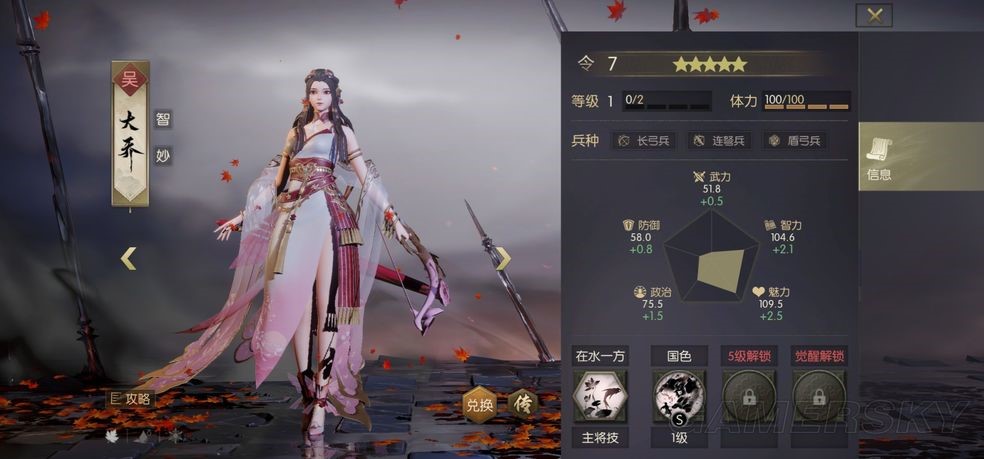Click the 智 trait tag
The height and width of the screenshot is (459, 984).
coord(163,118)
